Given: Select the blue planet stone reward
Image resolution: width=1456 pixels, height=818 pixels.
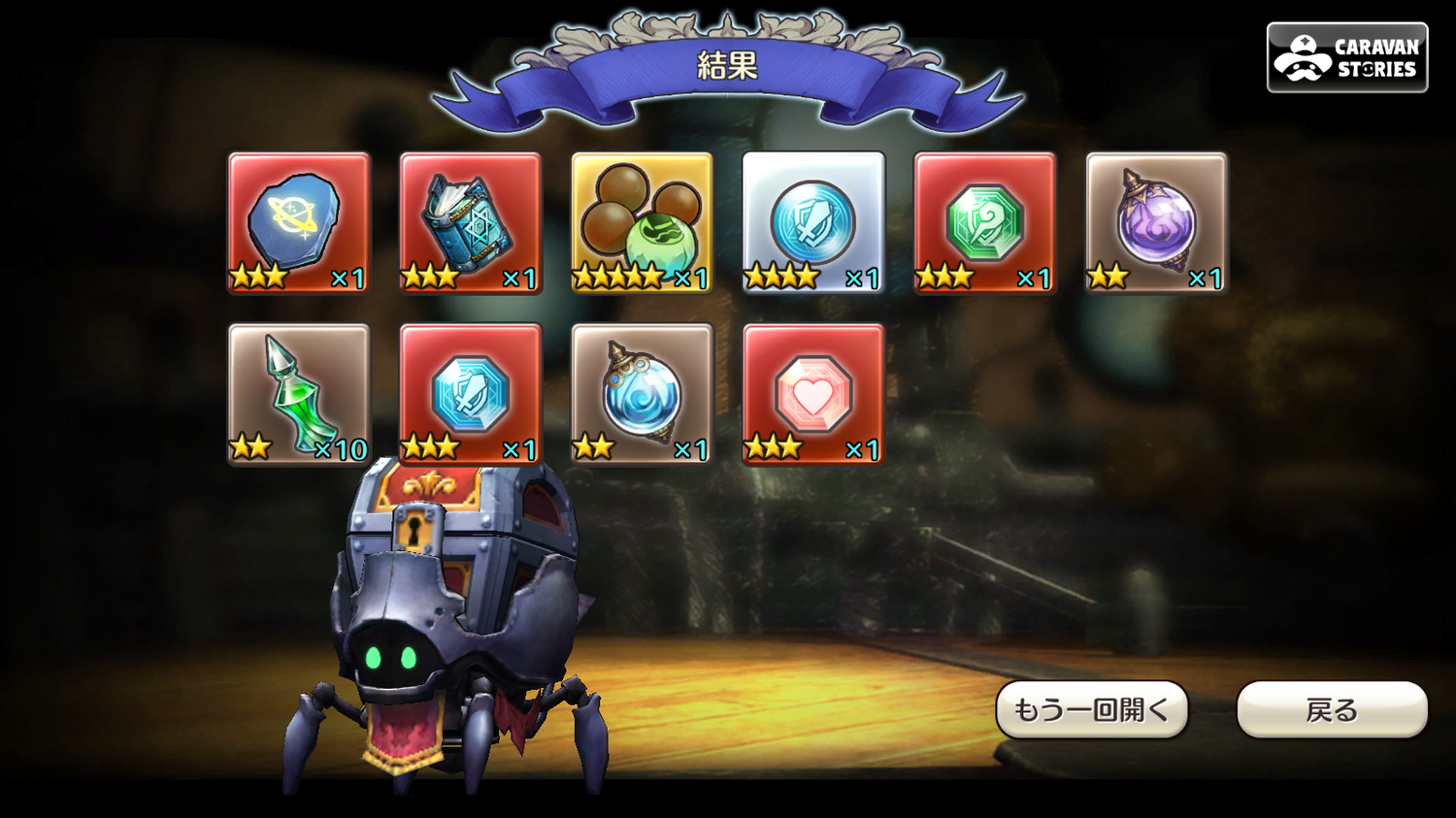Looking at the screenshot, I should pyautogui.click(x=299, y=222).
